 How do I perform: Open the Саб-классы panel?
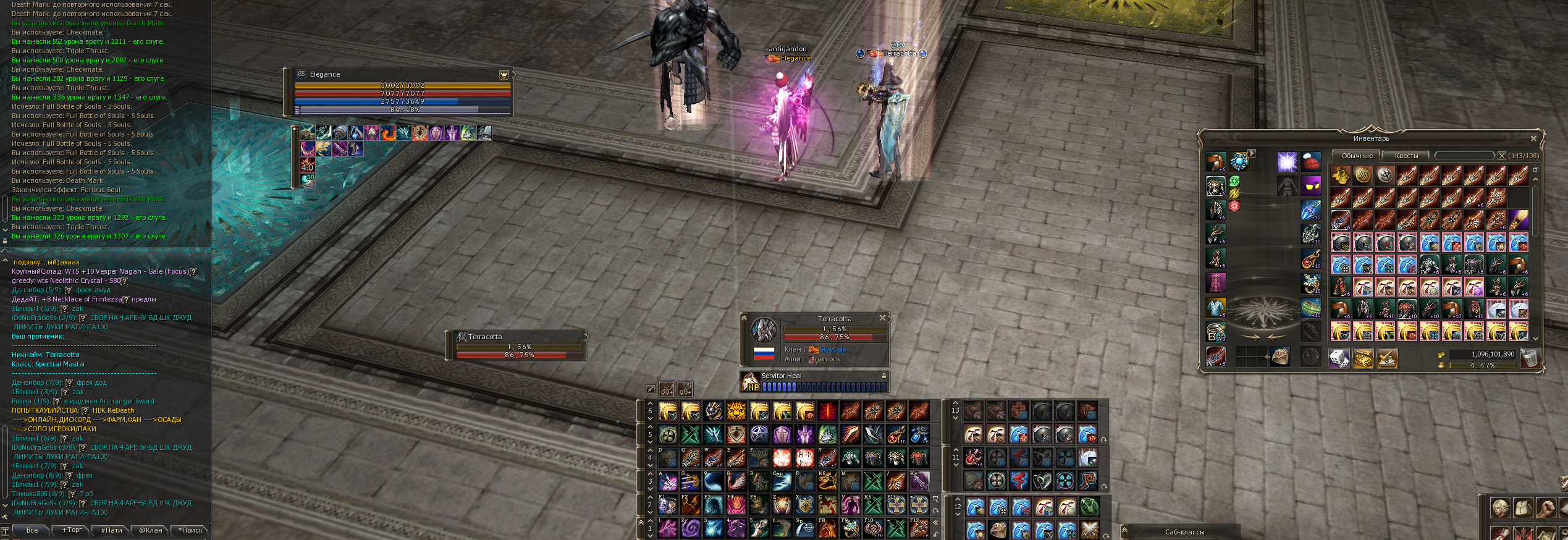point(1184,532)
